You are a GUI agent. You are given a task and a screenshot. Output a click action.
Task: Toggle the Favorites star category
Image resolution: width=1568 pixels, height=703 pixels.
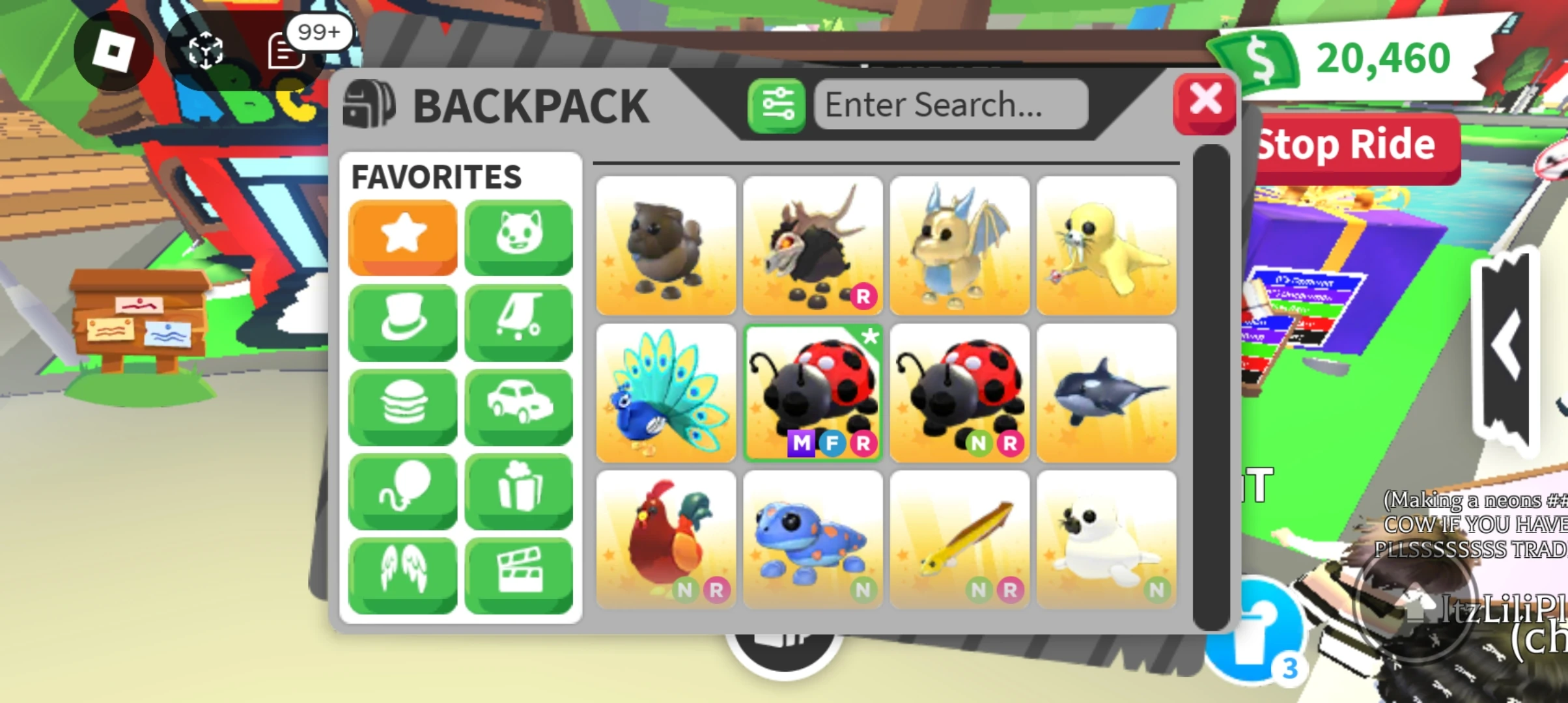pos(402,236)
